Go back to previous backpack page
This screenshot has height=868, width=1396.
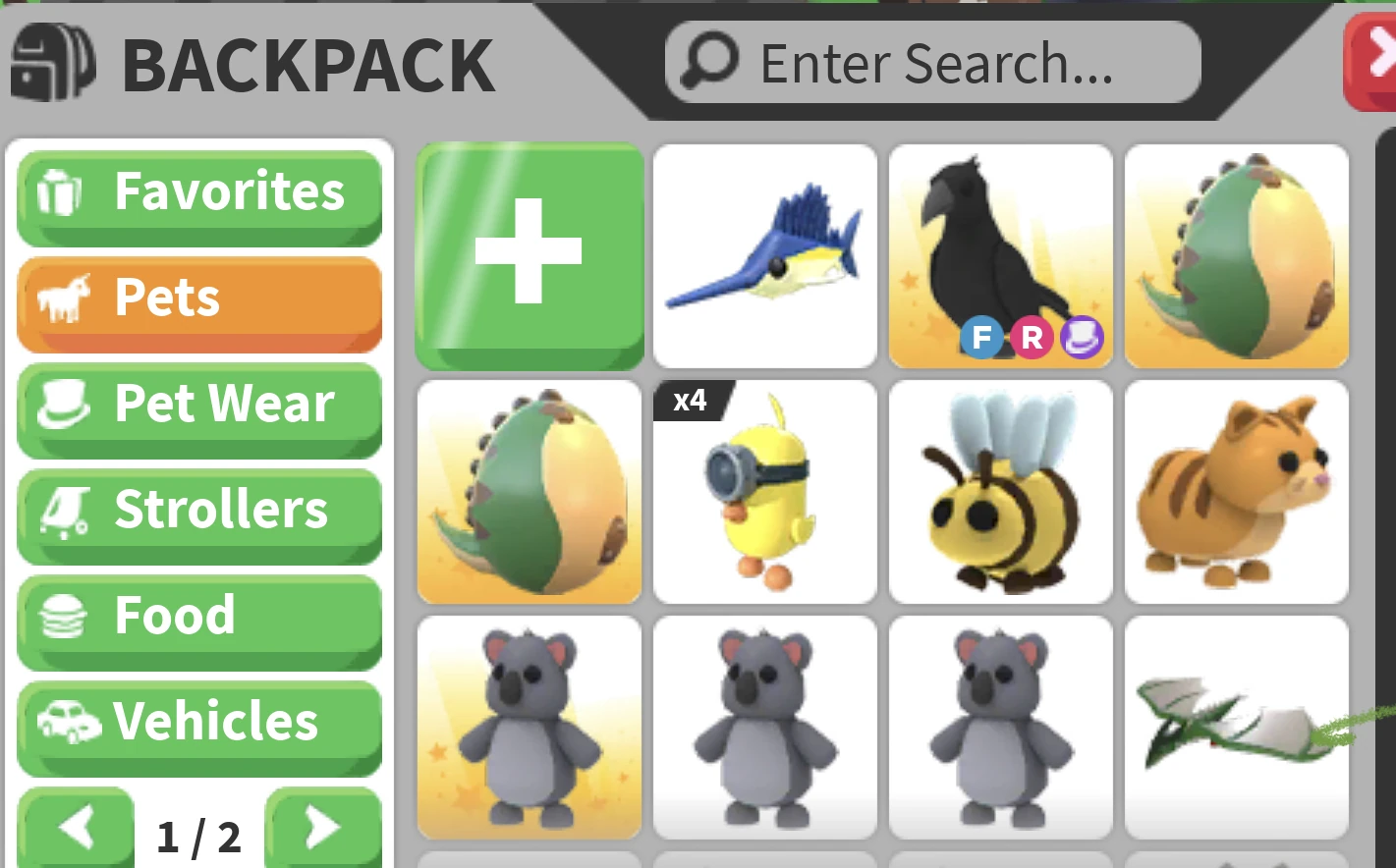[x=78, y=831]
